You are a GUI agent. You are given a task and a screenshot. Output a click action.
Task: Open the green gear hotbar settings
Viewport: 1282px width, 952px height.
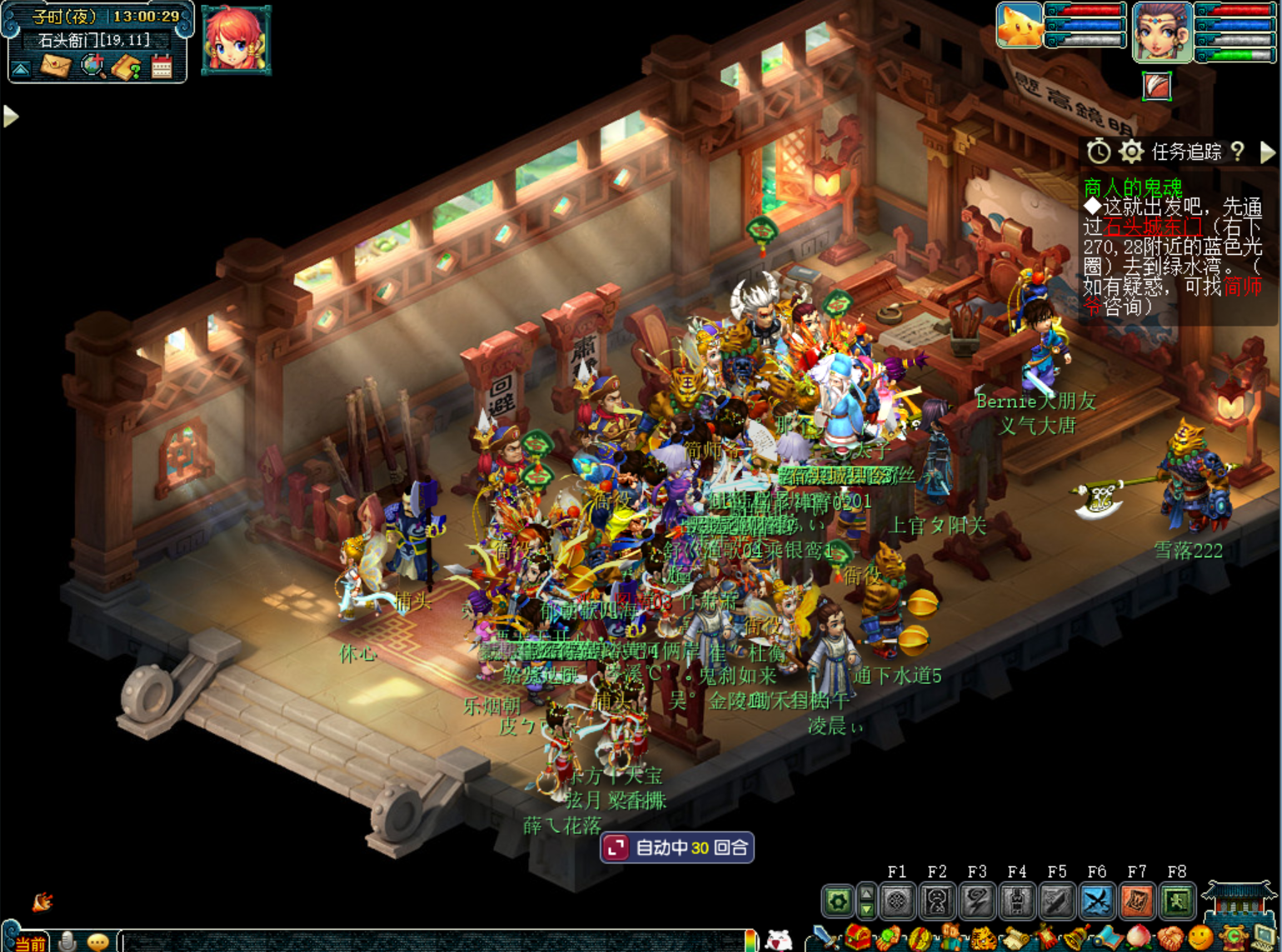tap(837, 900)
